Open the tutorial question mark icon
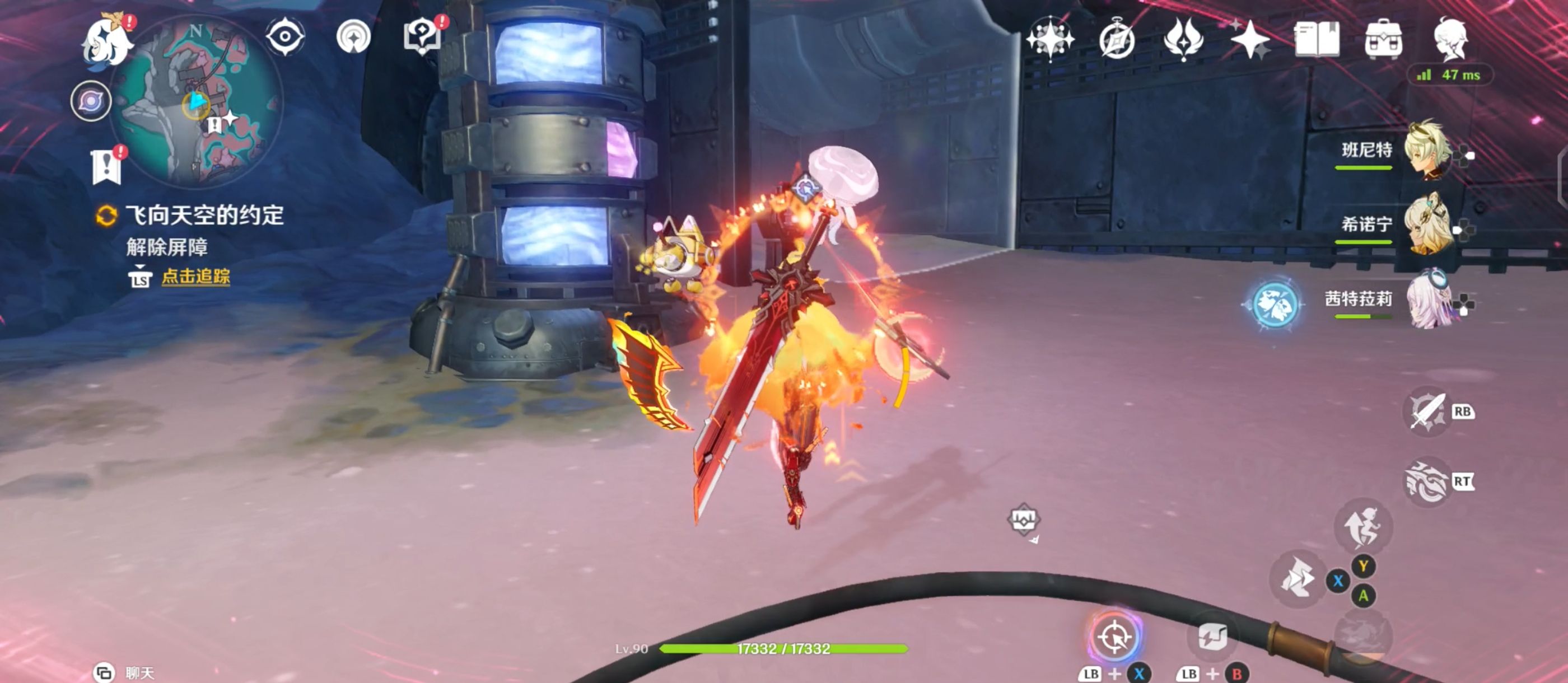 tap(422, 36)
